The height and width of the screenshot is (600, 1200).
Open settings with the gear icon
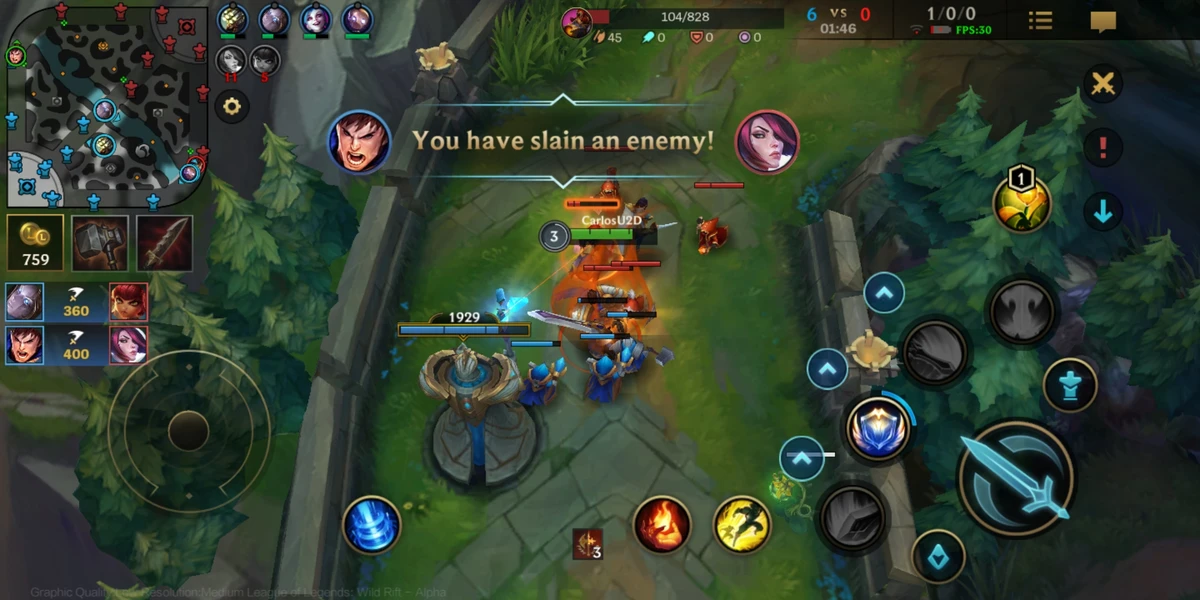(232, 106)
